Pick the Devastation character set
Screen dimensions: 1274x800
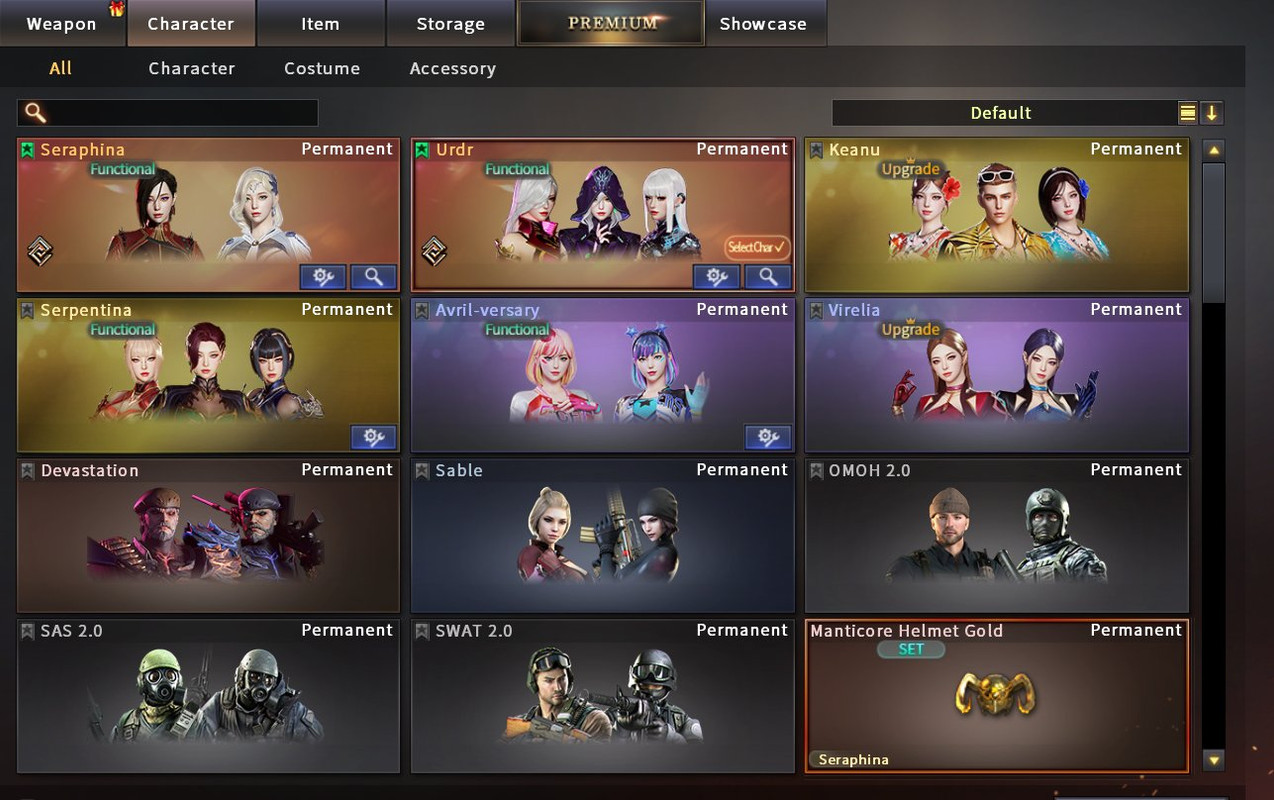pyautogui.click(x=208, y=536)
